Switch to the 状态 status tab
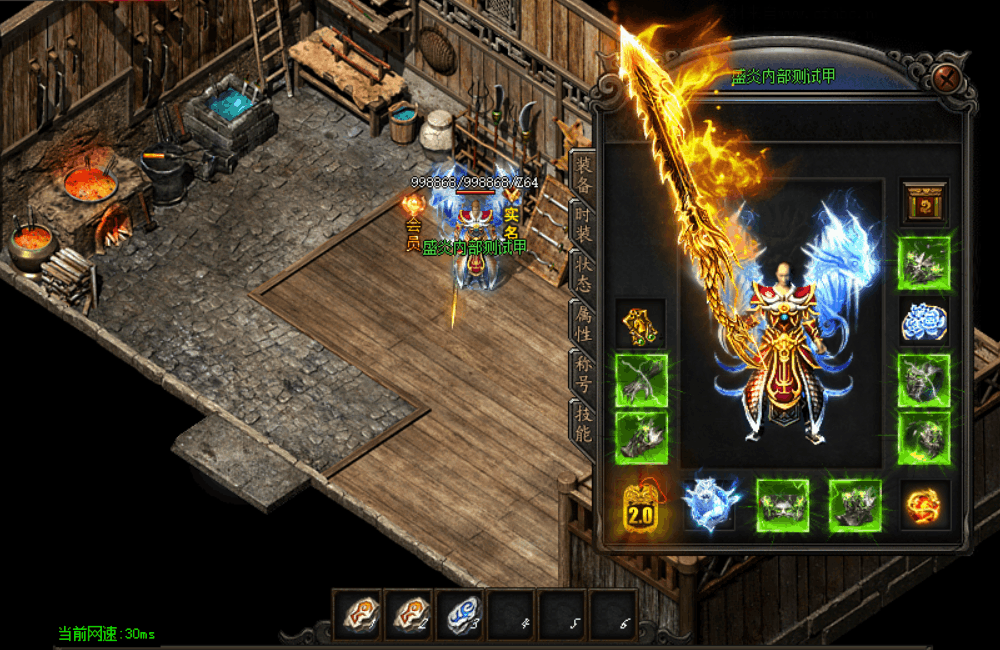The width and height of the screenshot is (1000, 650). pos(583,273)
